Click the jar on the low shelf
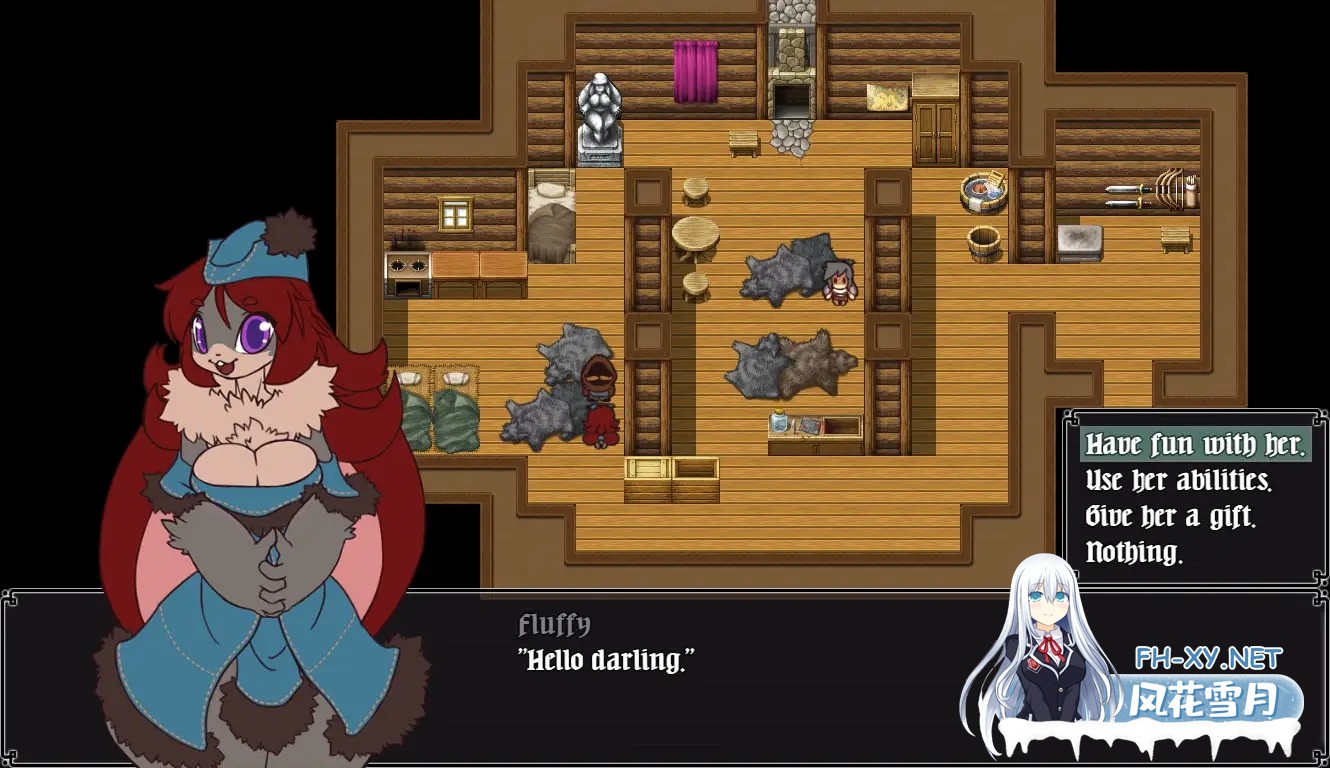The height and width of the screenshot is (768, 1330). [x=782, y=423]
